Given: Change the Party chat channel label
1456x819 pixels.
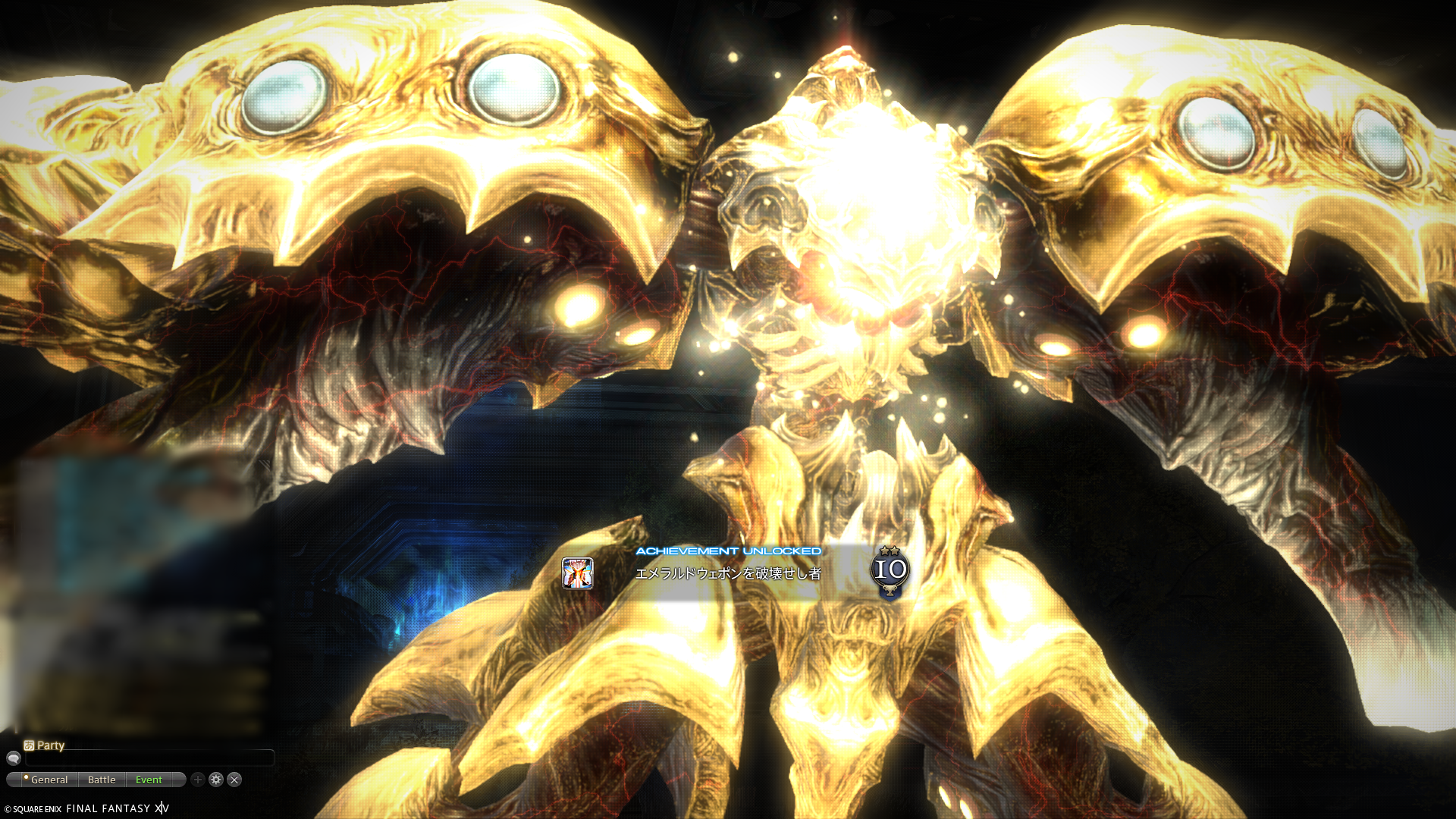Looking at the screenshot, I should pos(44,745).
